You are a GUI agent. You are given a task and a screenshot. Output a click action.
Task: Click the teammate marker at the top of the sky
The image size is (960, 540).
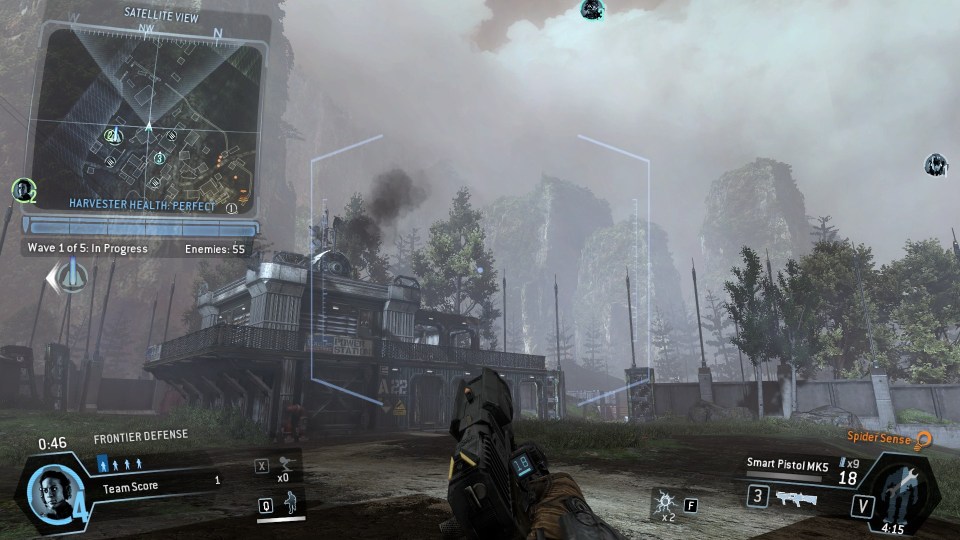592,10
